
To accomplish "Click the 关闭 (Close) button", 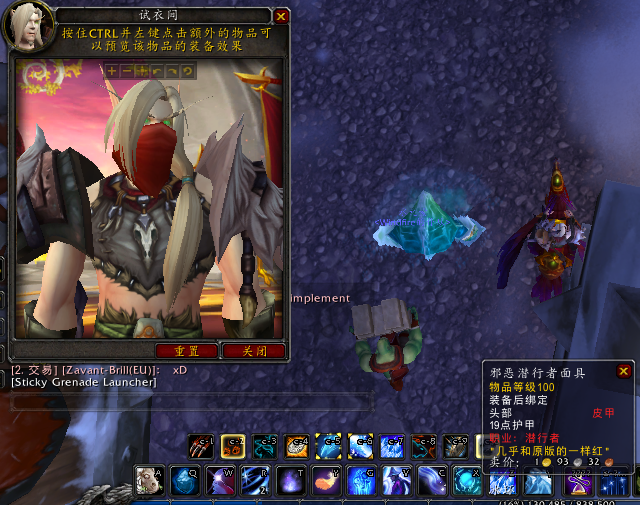I will pos(253,351).
